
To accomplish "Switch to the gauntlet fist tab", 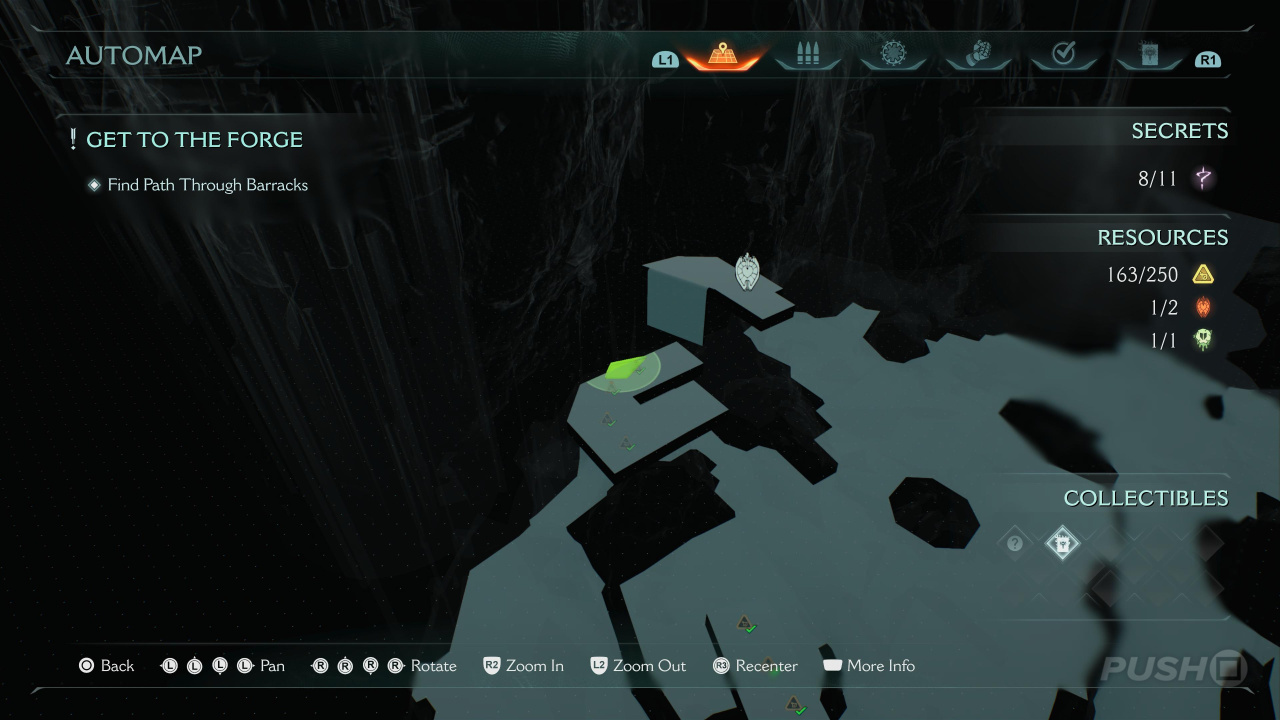I will [x=977, y=55].
